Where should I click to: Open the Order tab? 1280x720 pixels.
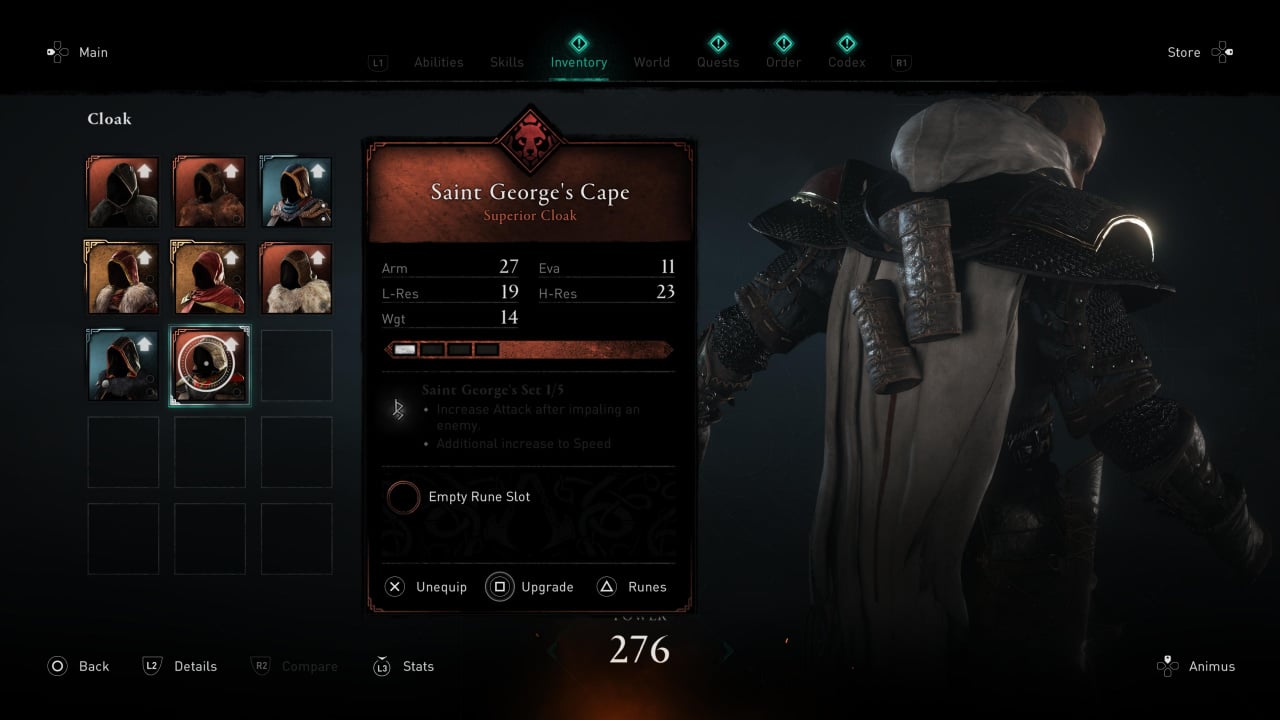pos(783,62)
